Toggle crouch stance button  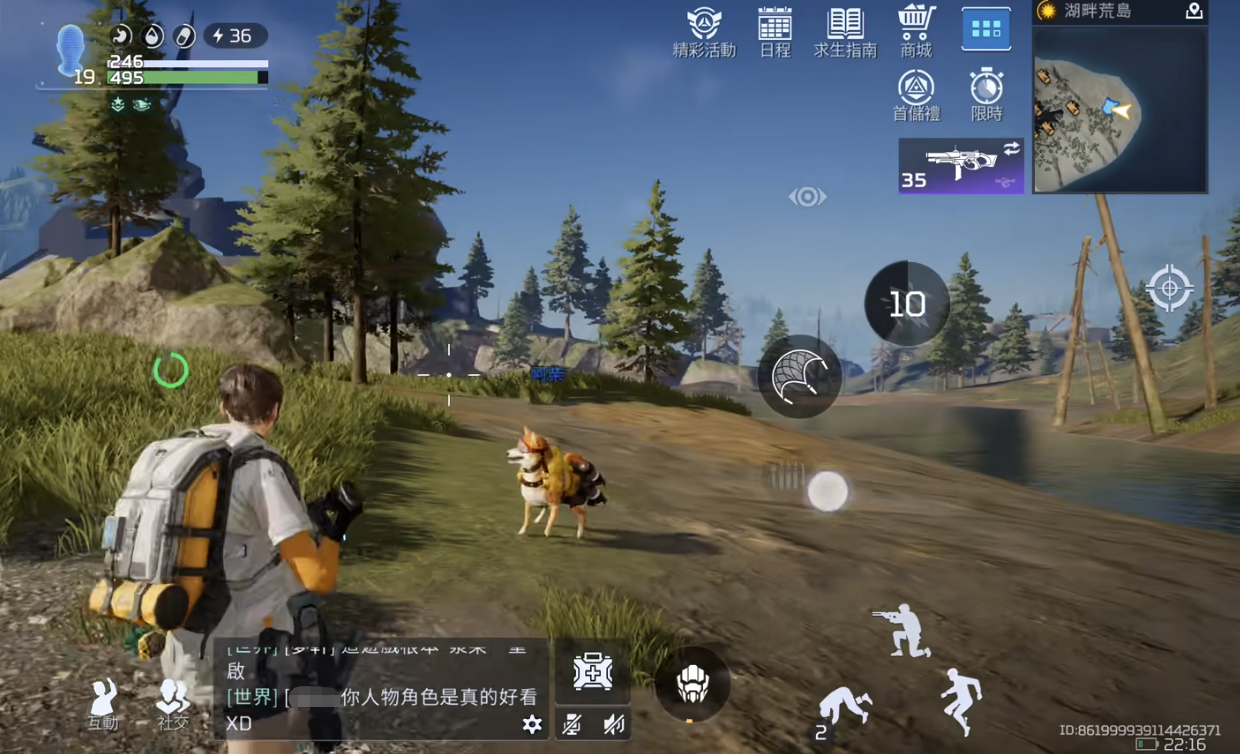tap(902, 630)
